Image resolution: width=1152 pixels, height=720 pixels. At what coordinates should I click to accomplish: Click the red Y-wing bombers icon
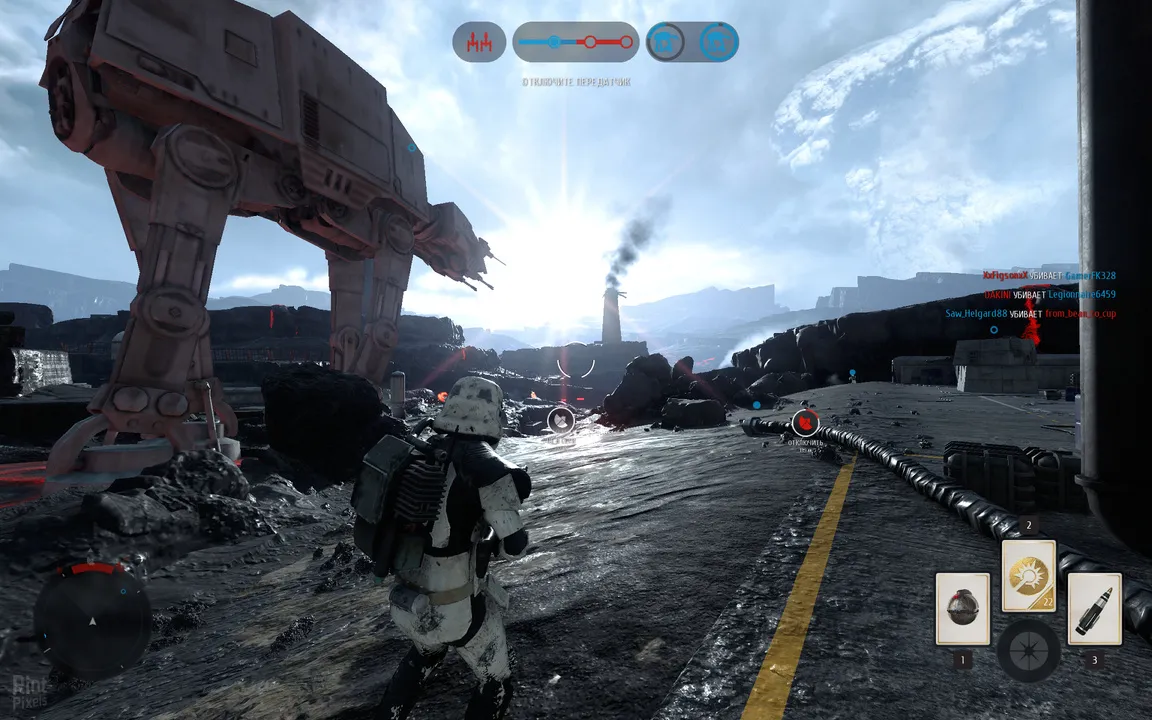point(479,42)
